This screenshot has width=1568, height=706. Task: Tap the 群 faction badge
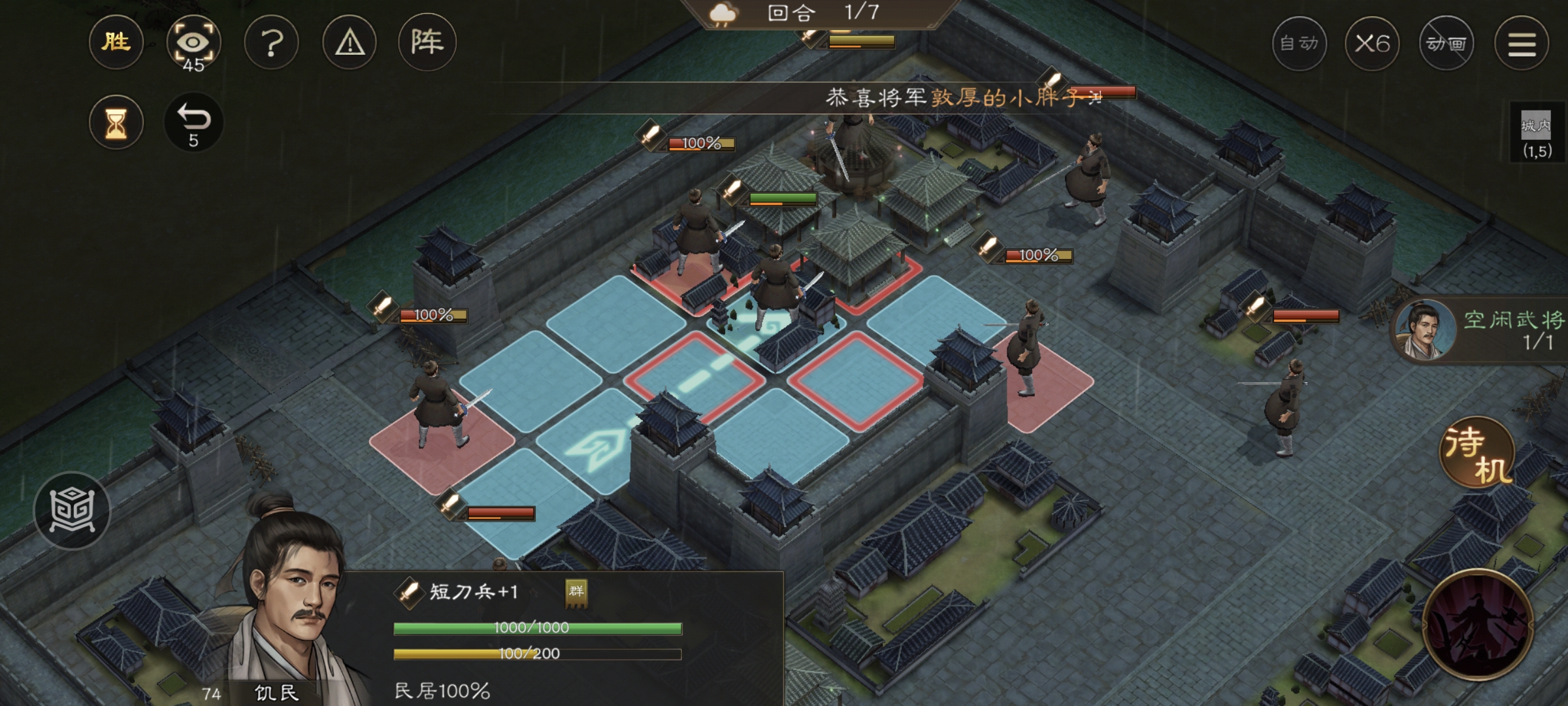coord(576,592)
